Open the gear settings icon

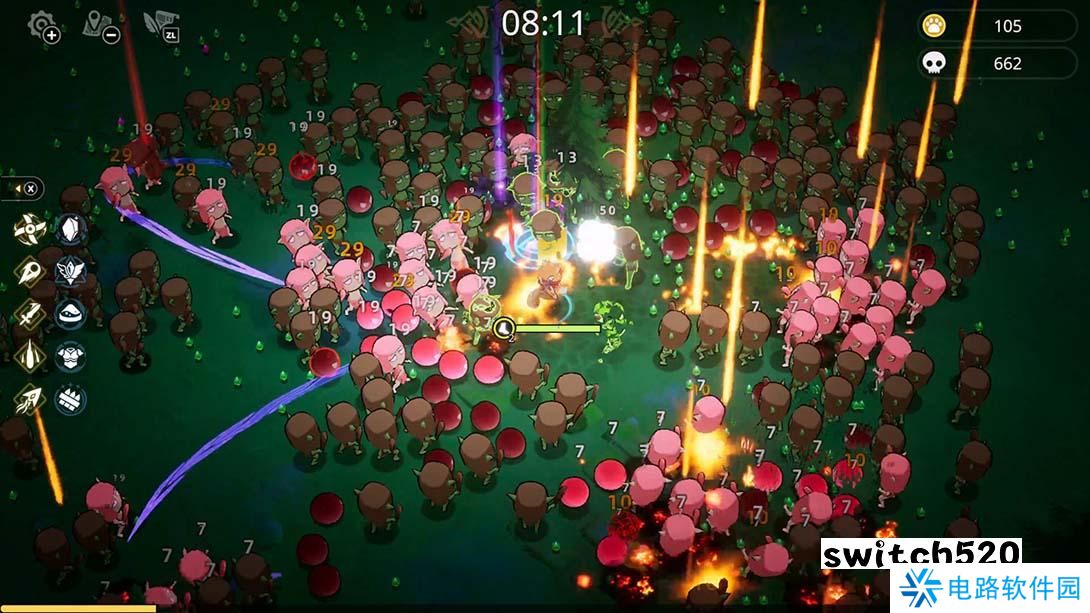pos(42,25)
